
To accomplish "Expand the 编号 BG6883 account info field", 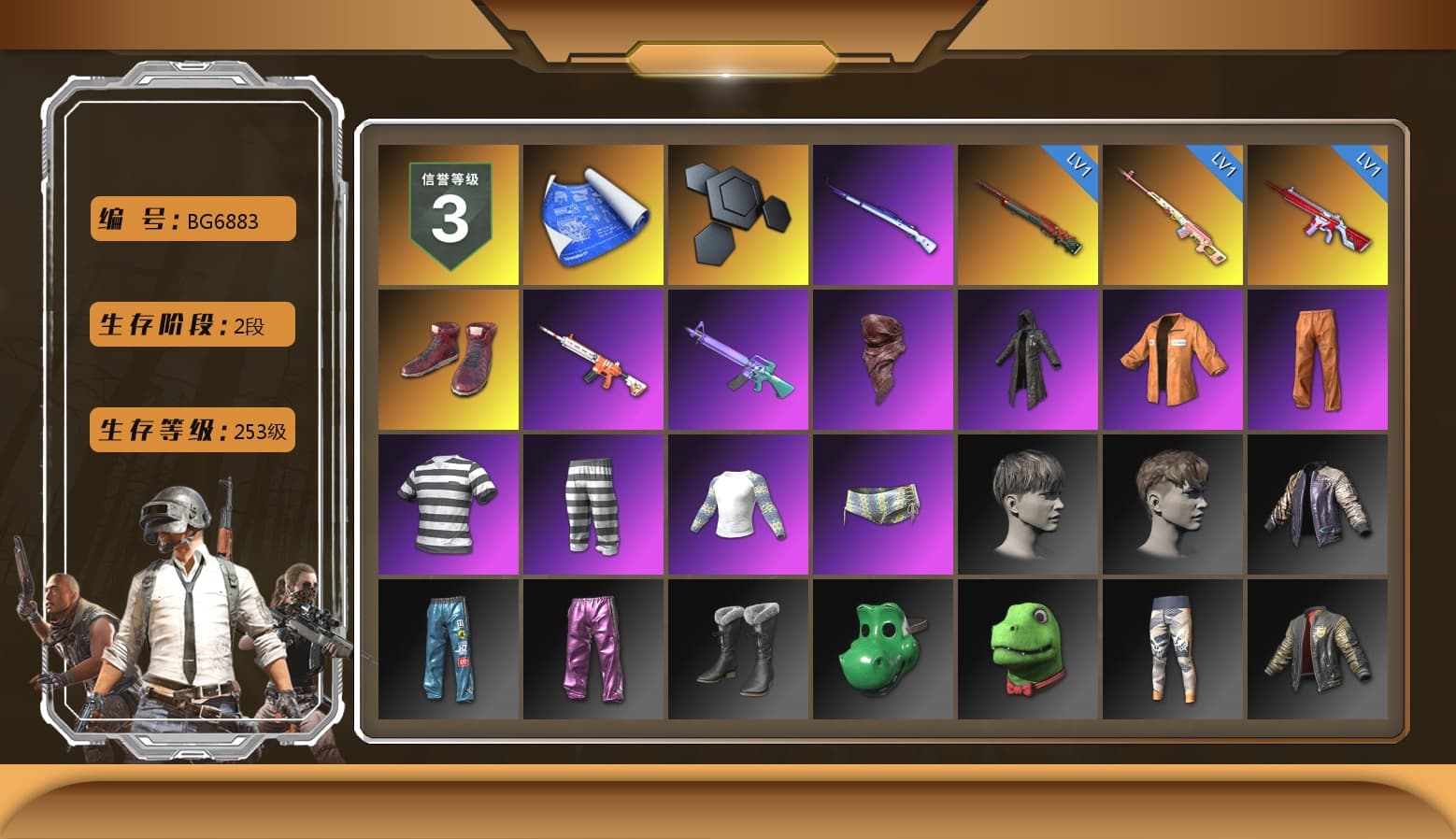I will 191,220.
